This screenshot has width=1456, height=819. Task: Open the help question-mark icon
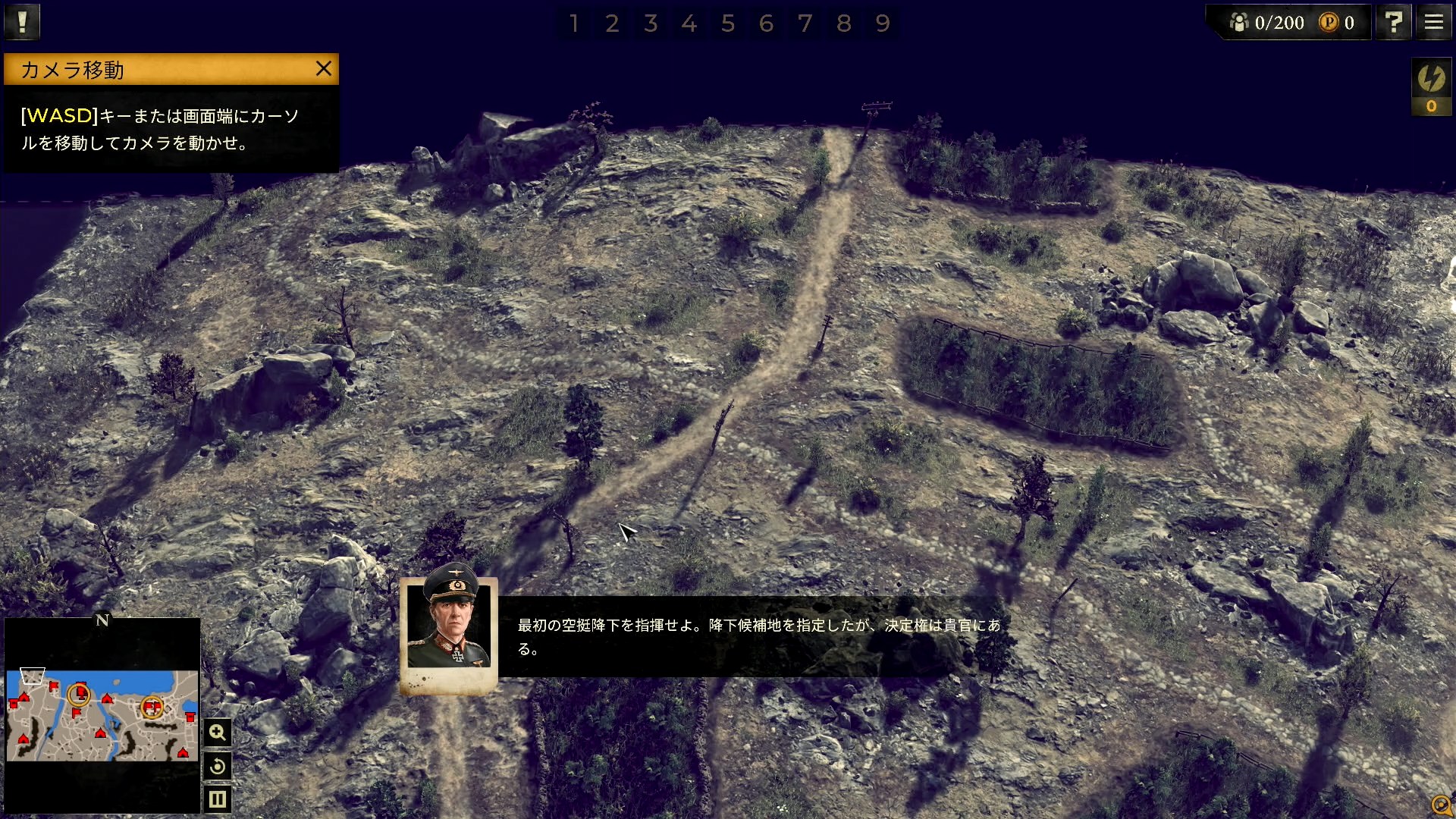(x=1393, y=22)
